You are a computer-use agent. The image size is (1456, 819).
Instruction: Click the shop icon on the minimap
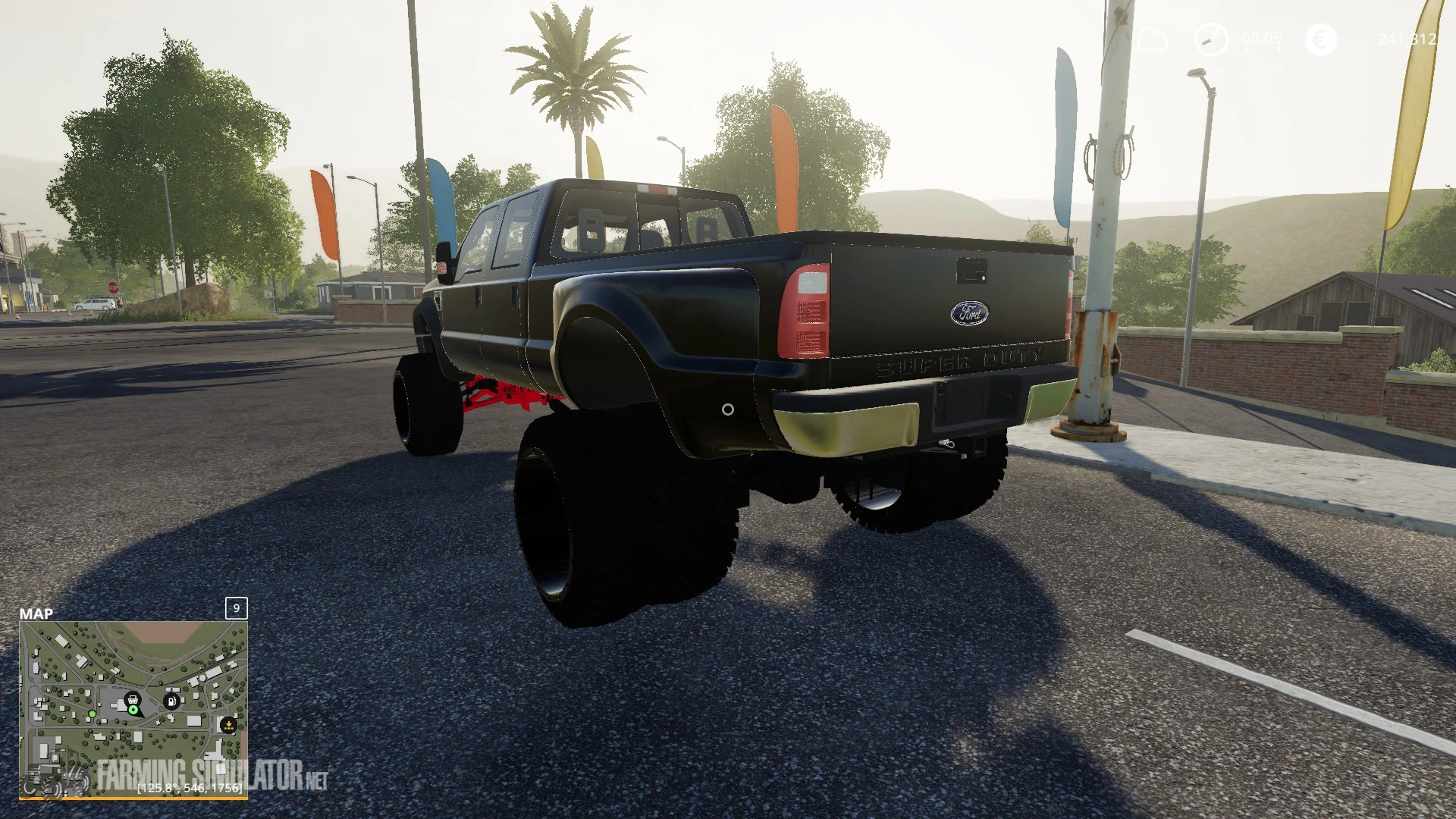[133, 699]
